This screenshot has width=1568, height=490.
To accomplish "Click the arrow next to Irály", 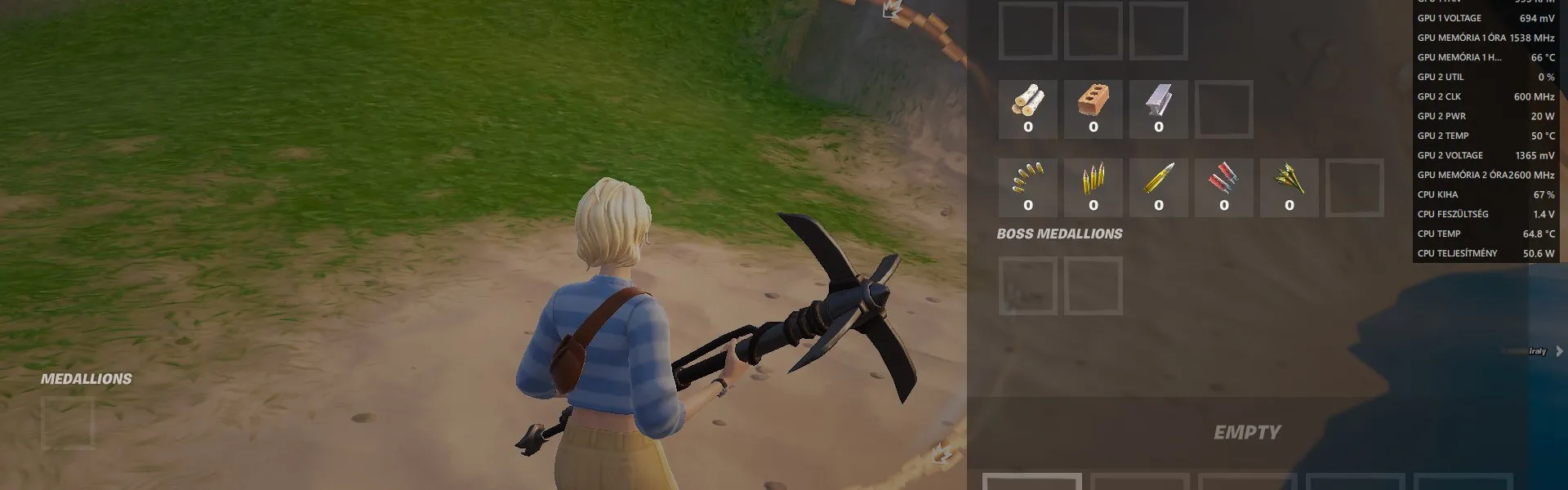I will [1559, 351].
